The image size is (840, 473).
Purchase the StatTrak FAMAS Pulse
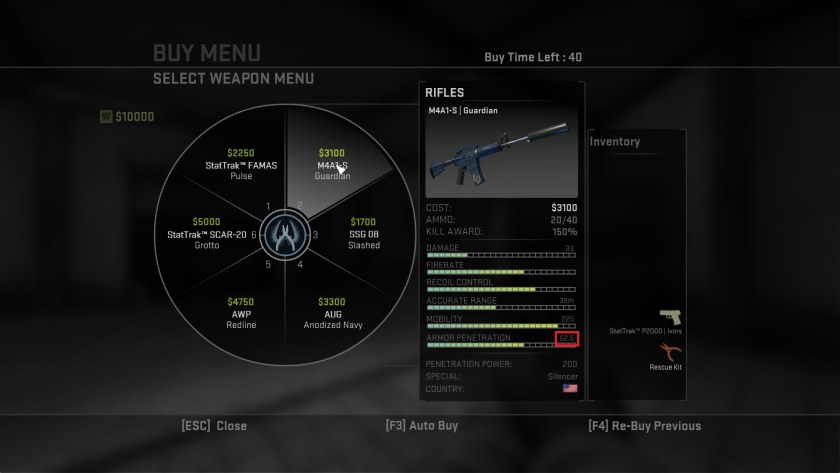(241, 164)
